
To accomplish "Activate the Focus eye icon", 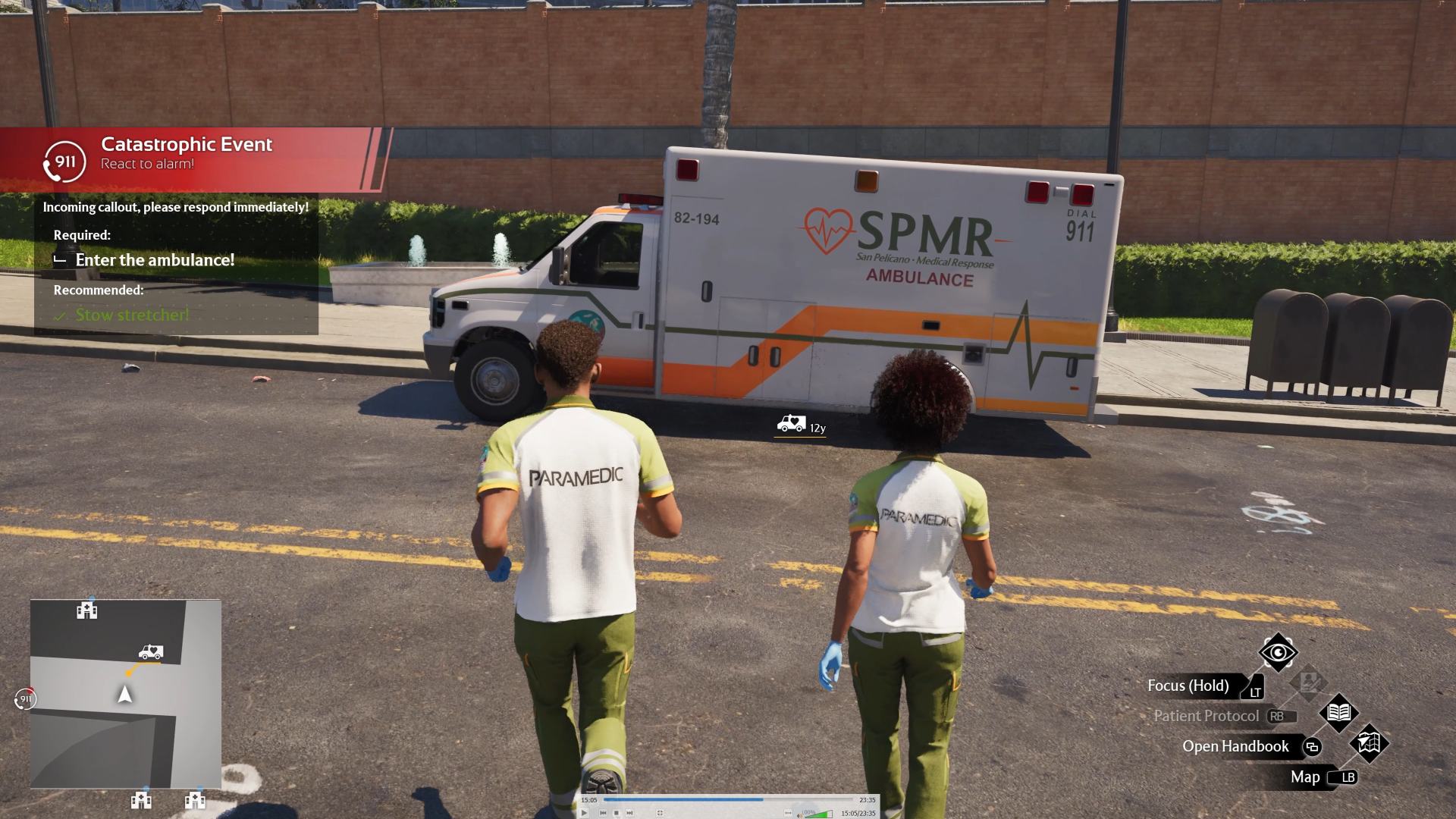I will coord(1278,652).
